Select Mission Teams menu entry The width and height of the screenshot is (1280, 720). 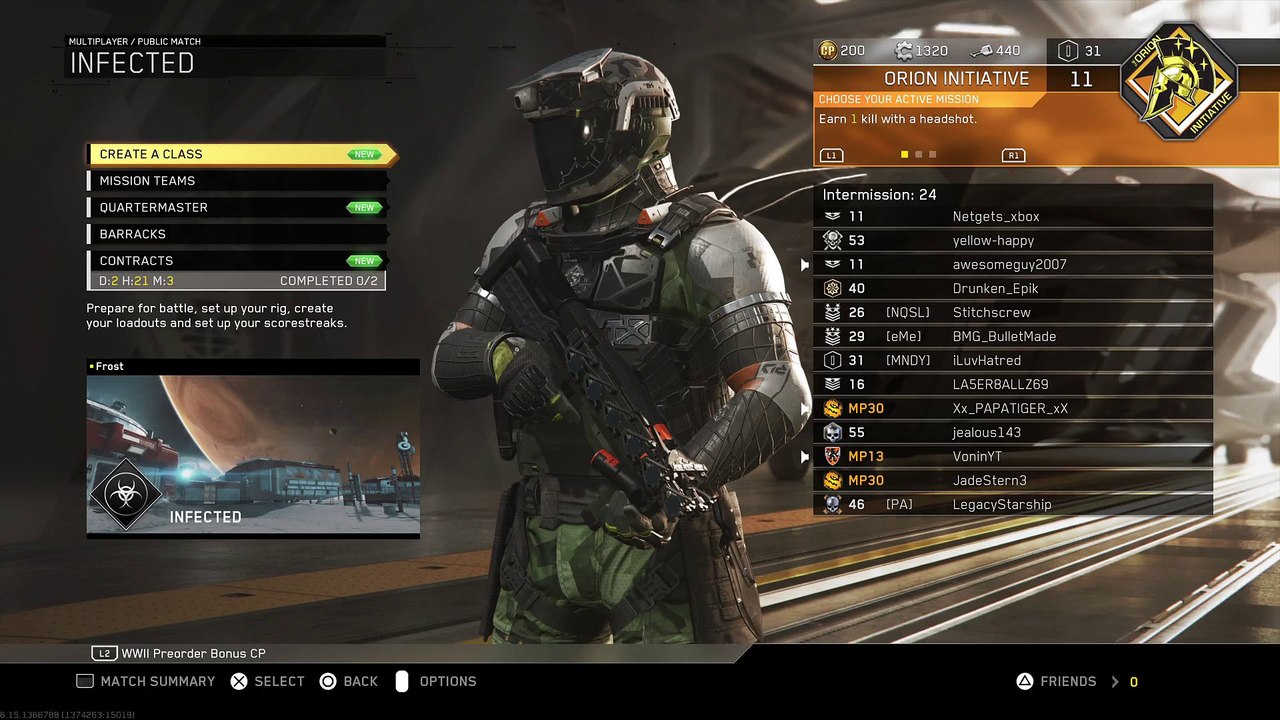[236, 181]
